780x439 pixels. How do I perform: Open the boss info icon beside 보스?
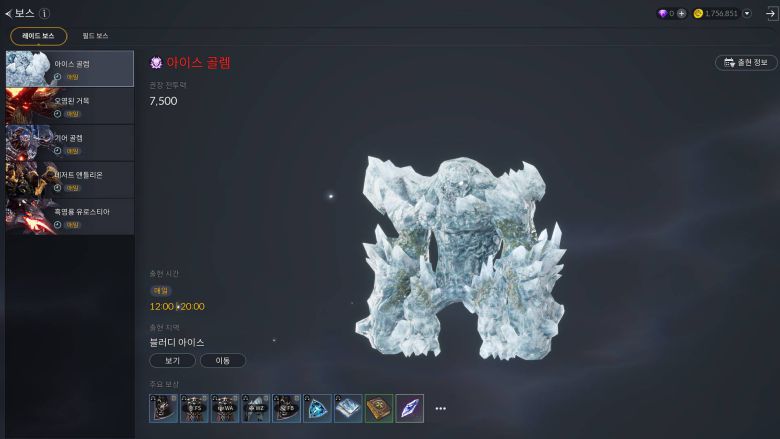tap(45, 13)
